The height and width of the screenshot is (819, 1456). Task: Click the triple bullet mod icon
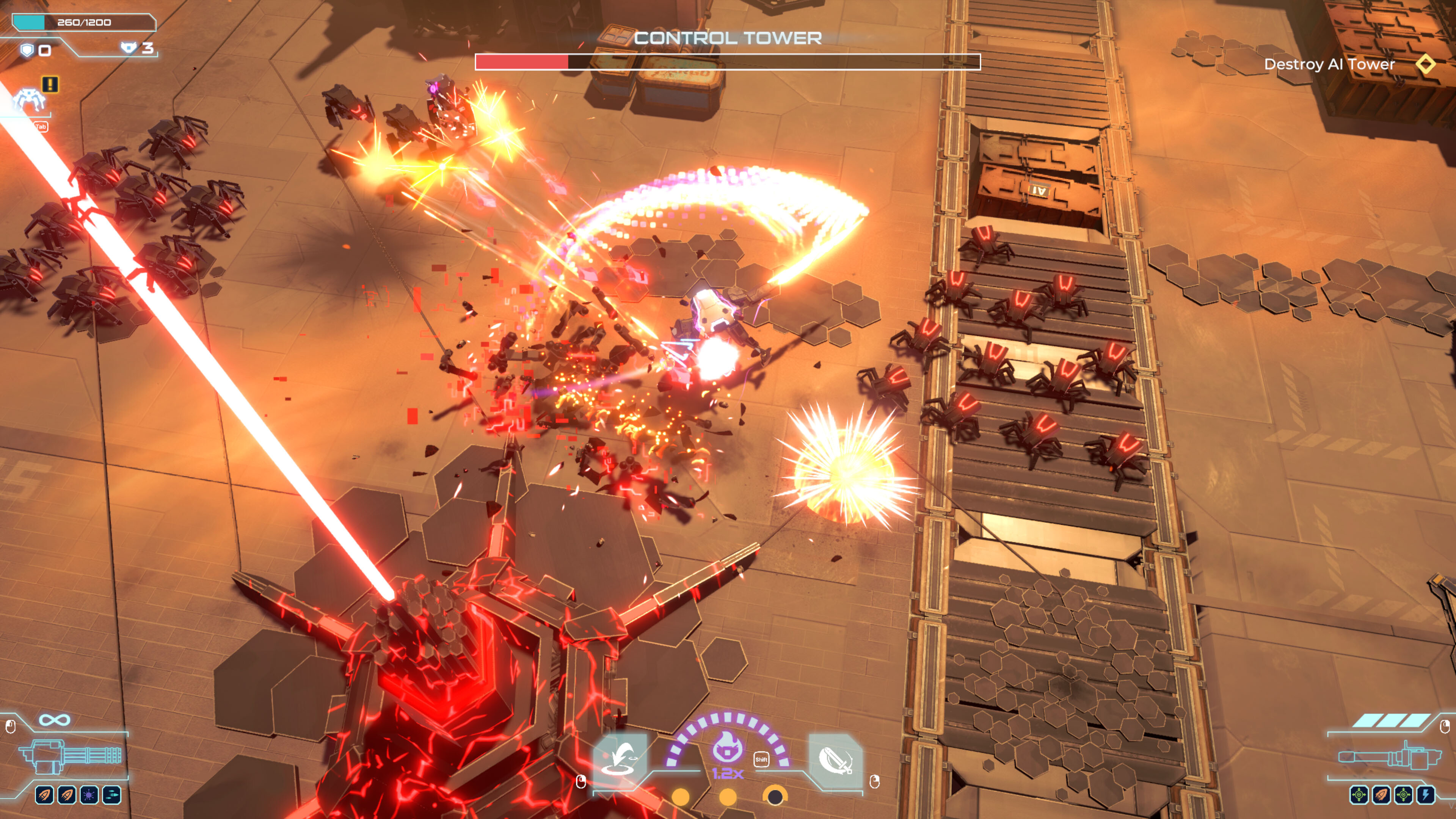(x=111, y=795)
